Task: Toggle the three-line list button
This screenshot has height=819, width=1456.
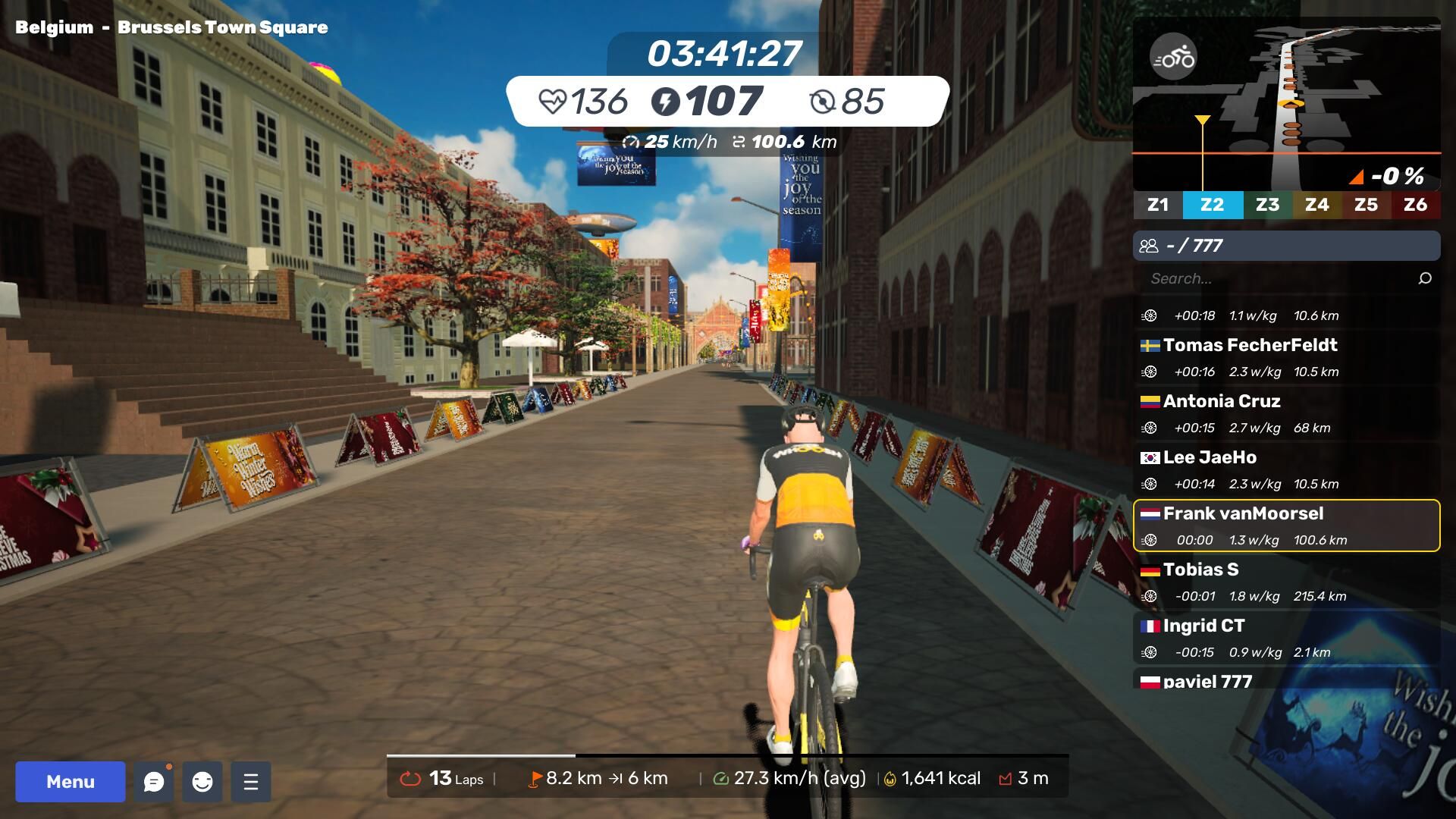Action: [251, 781]
